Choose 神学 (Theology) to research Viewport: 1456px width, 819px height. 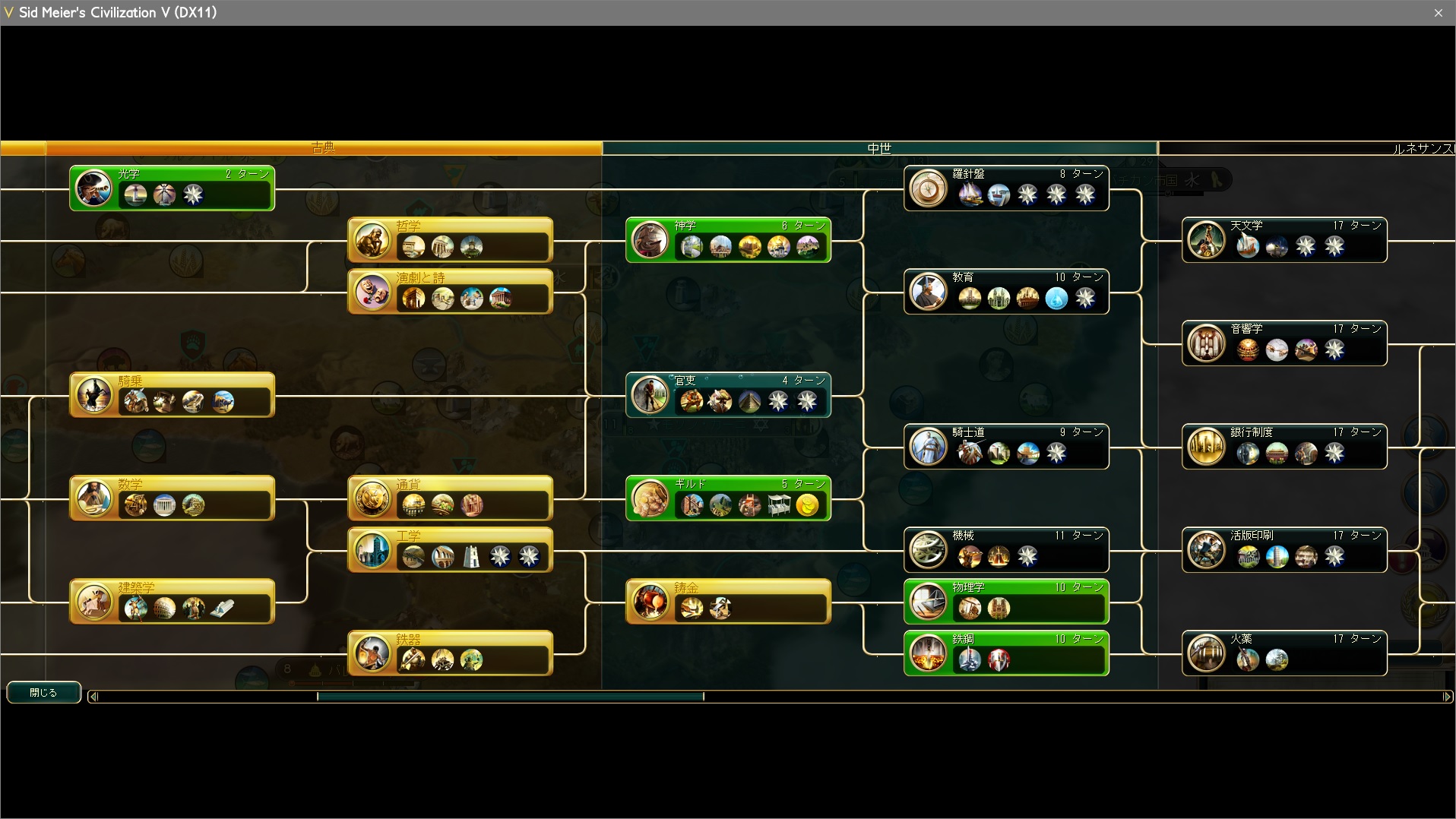727,240
